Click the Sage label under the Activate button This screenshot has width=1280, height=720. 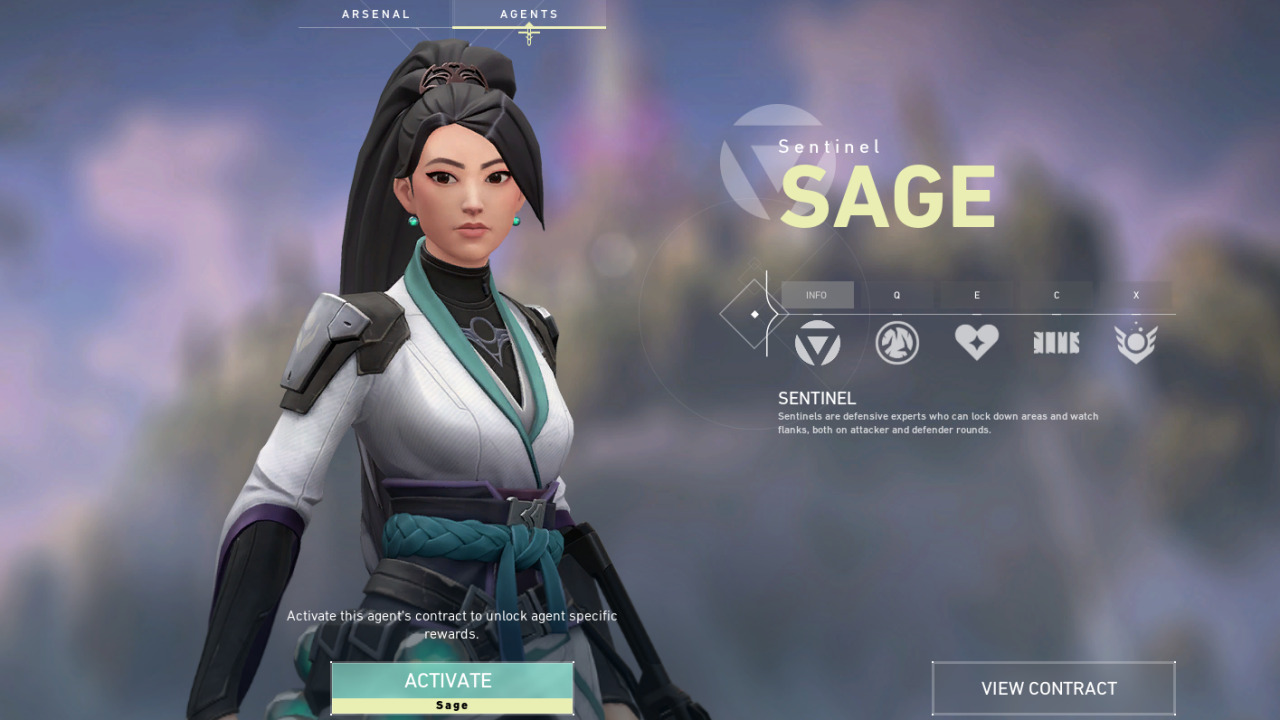click(452, 704)
